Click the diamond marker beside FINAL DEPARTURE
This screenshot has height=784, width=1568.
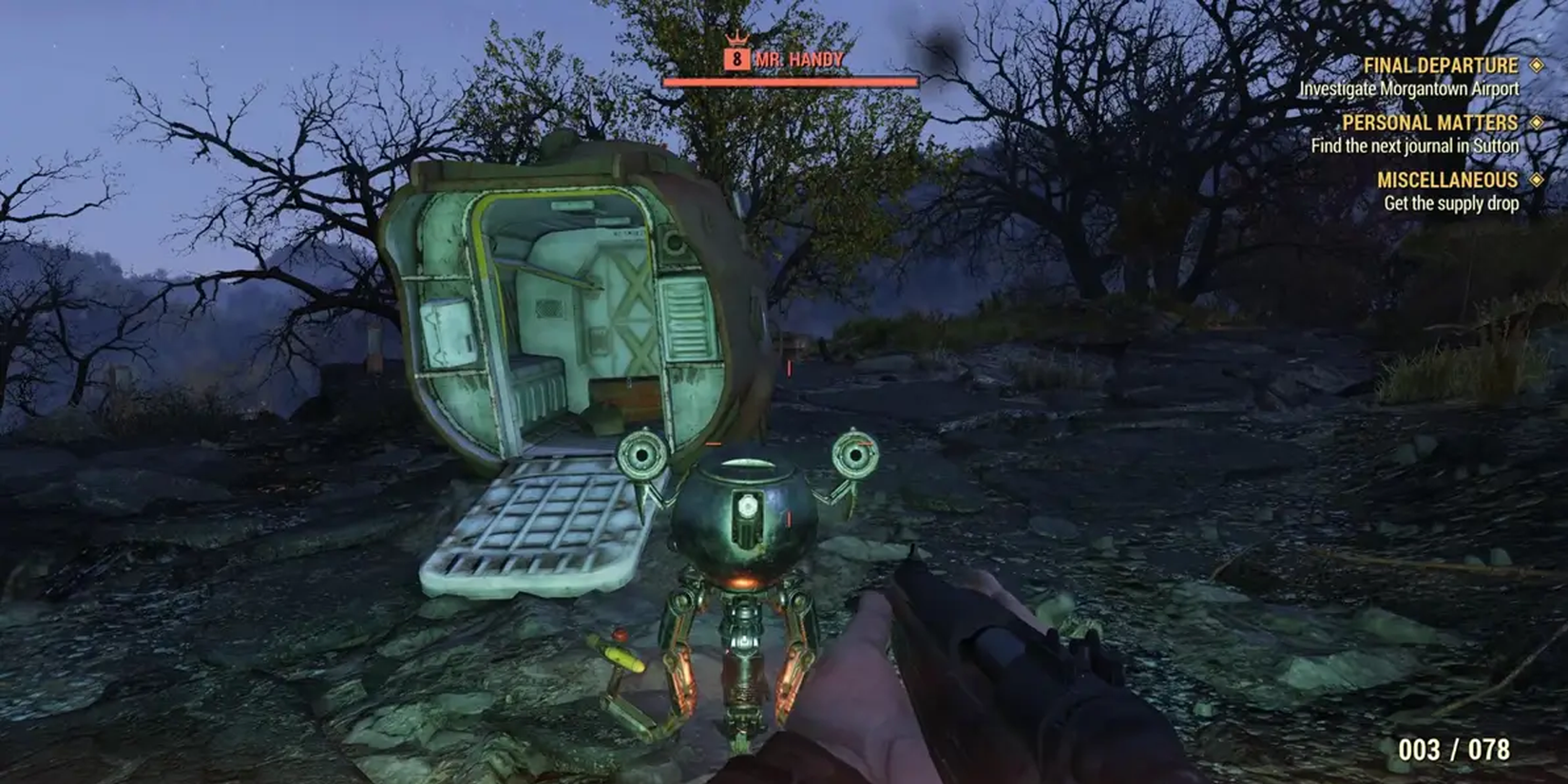click(1537, 67)
